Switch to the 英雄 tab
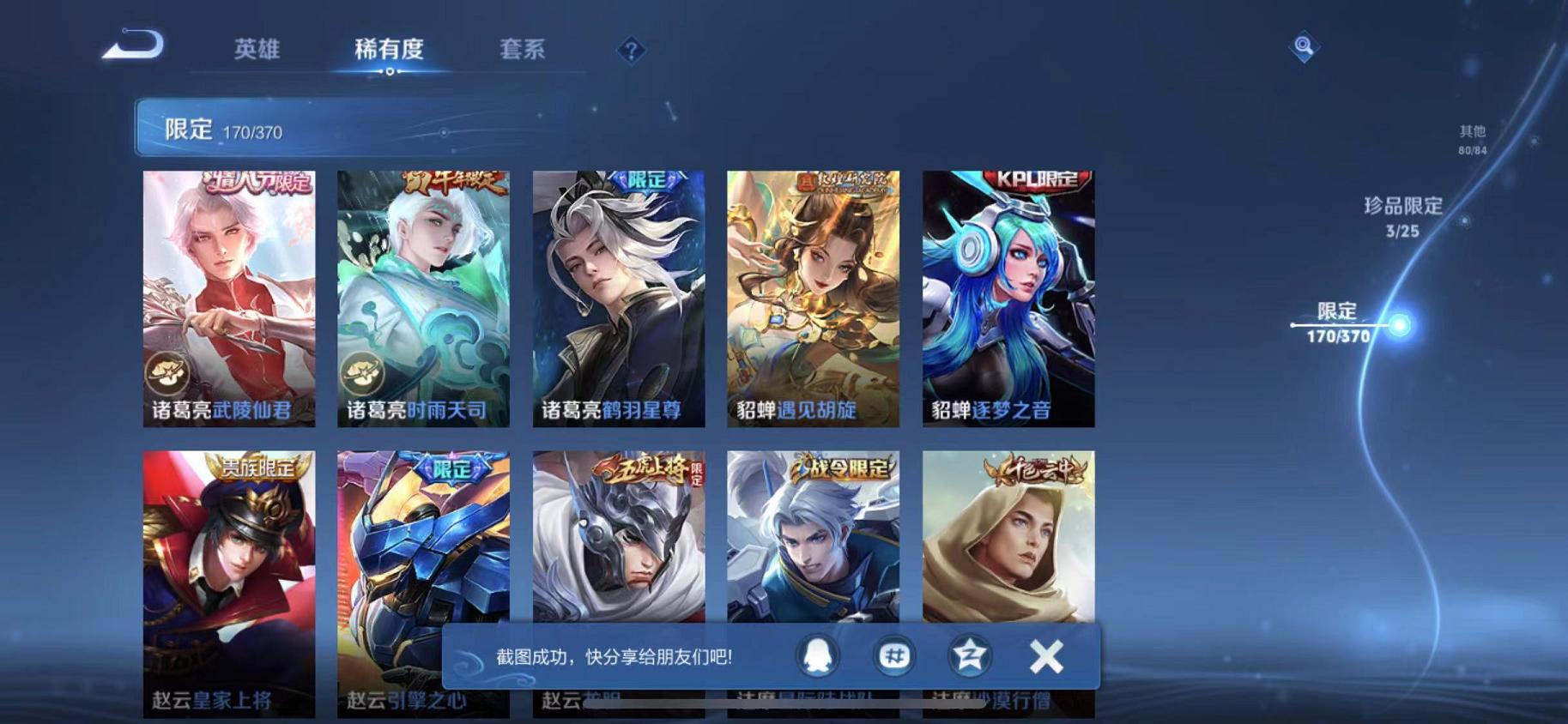The image size is (1568, 724). [254, 50]
